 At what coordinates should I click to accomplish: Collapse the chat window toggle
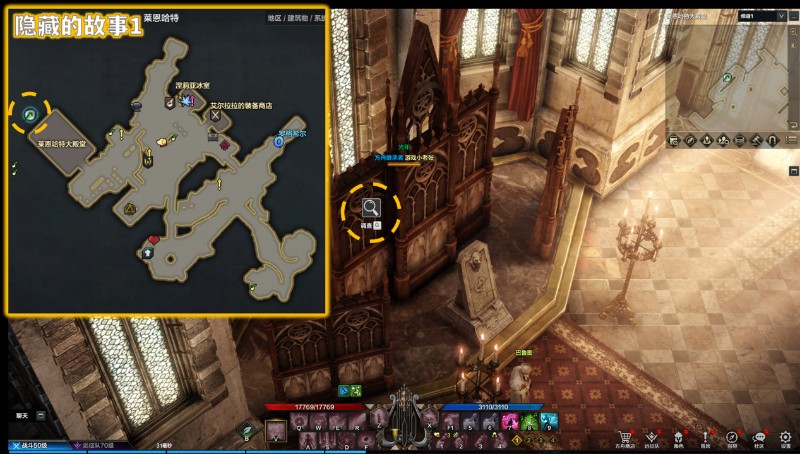[x=41, y=414]
